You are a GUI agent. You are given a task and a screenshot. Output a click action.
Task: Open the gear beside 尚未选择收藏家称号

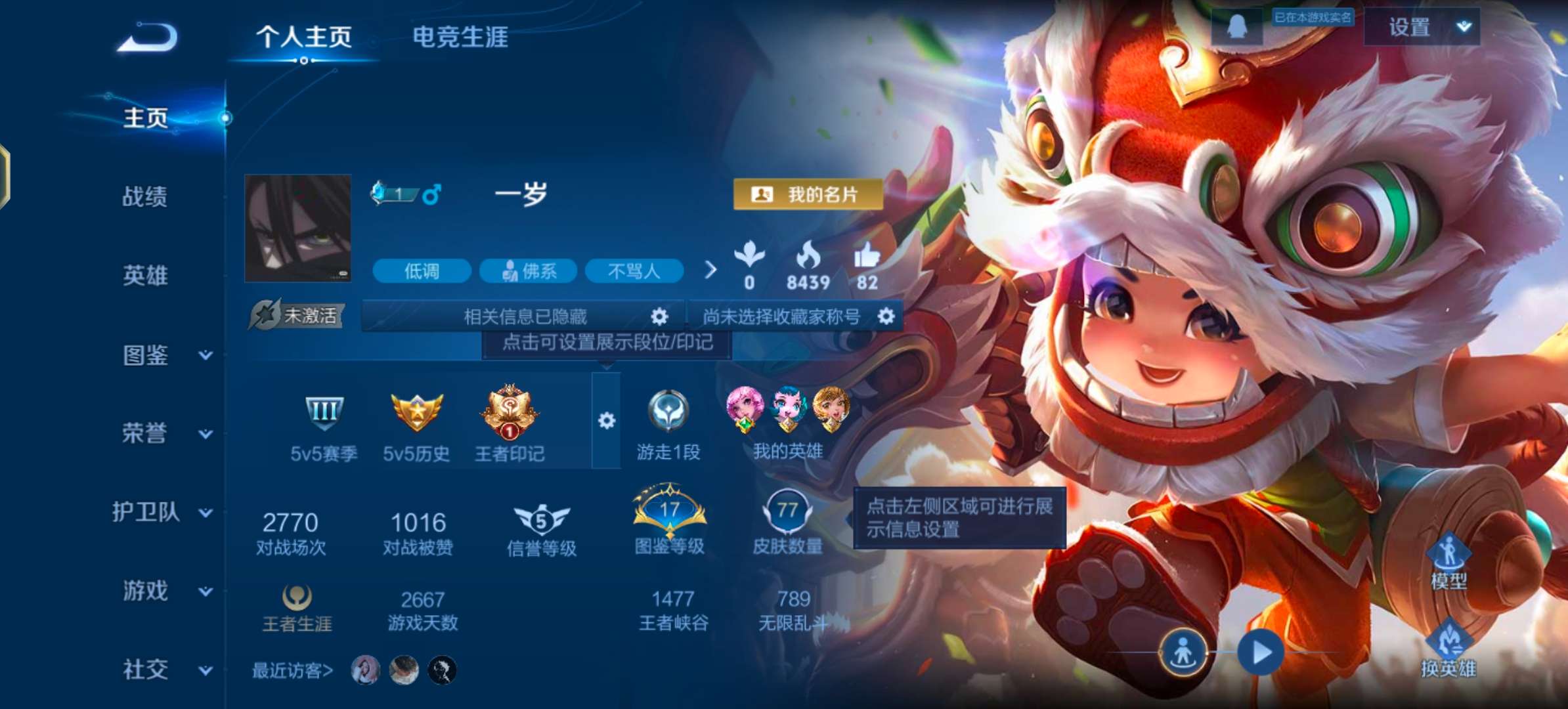coord(888,316)
